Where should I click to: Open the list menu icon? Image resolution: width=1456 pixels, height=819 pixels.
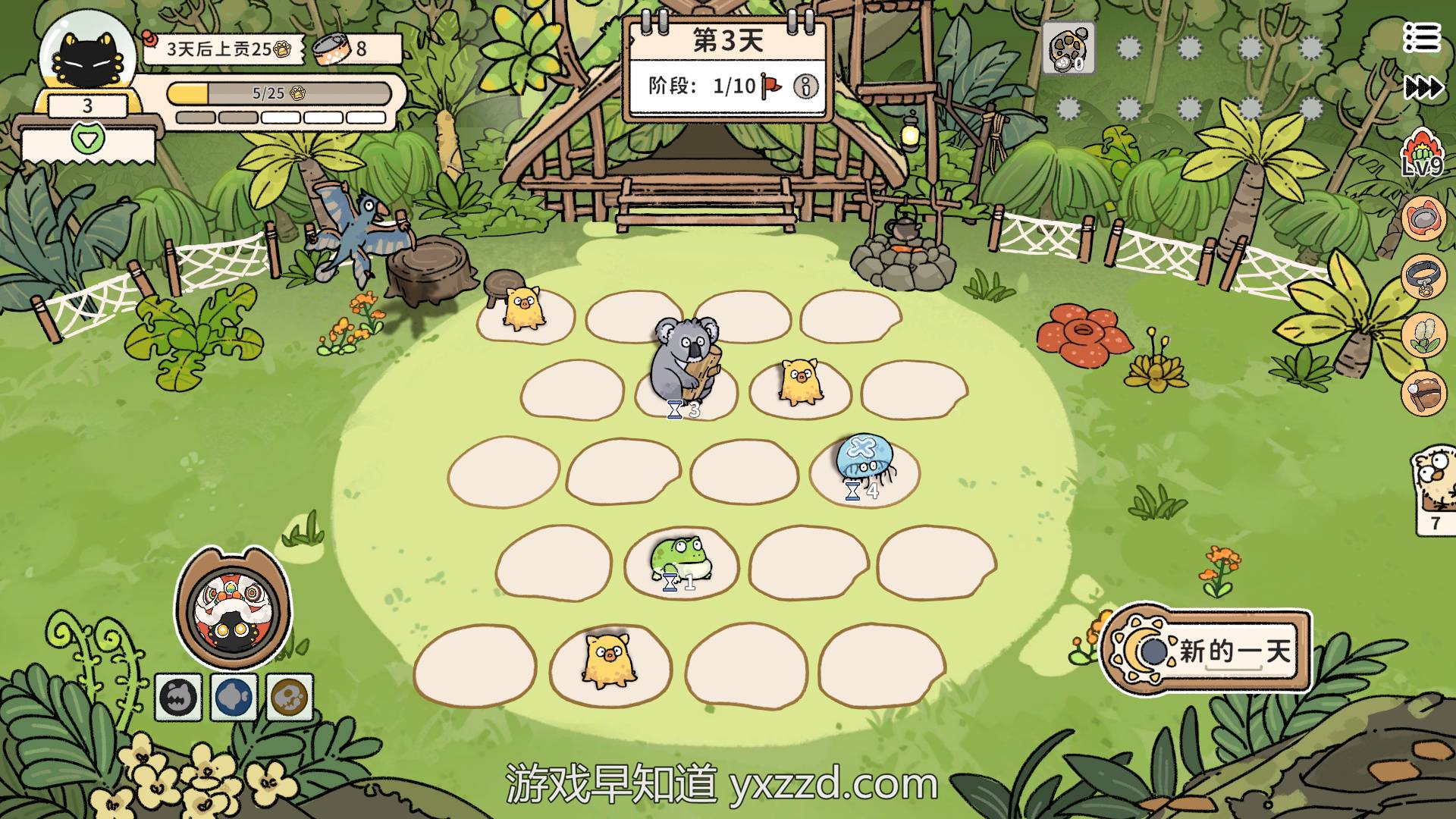coord(1420,37)
